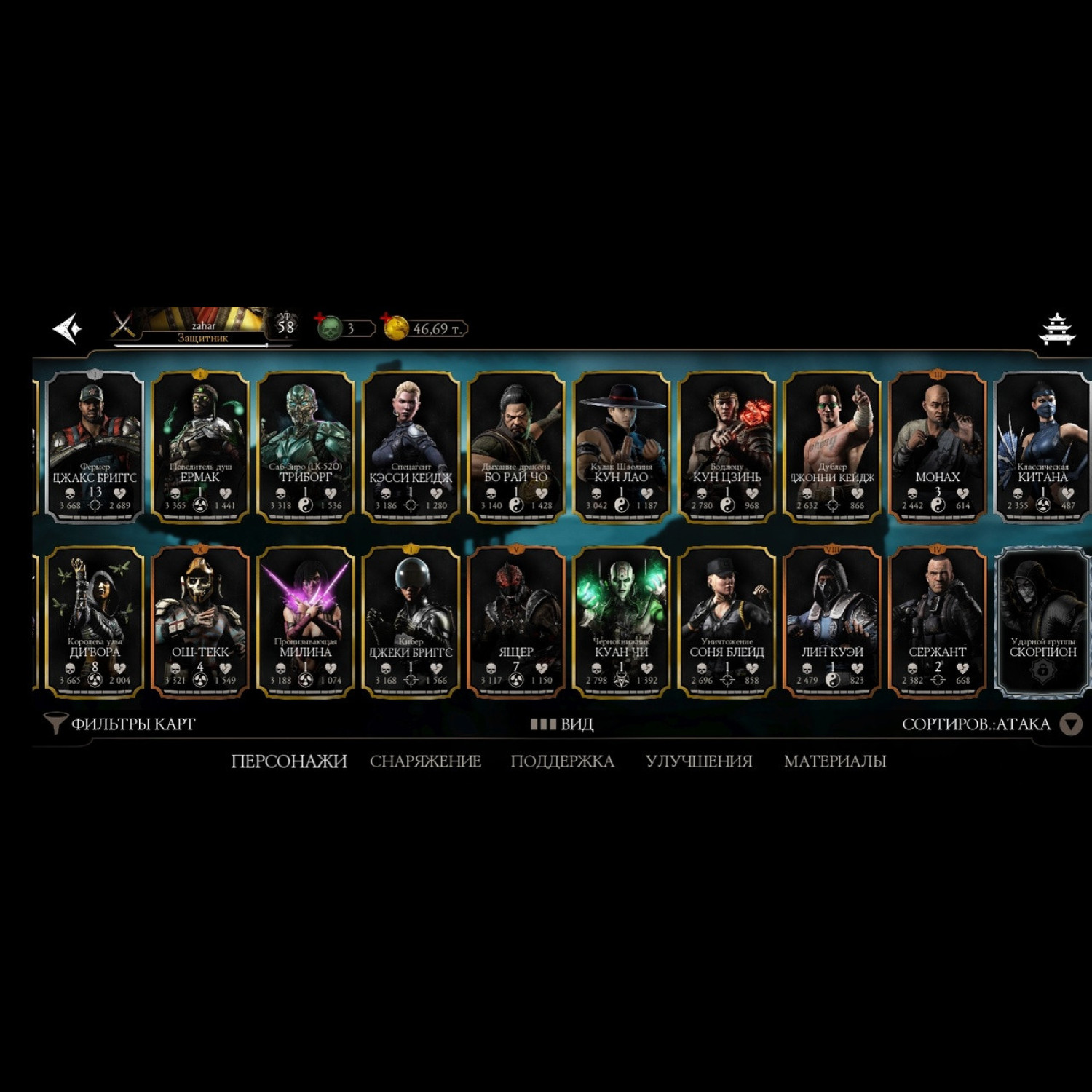Go back with the arrow button
1092x1092 pixels.
coord(68,329)
